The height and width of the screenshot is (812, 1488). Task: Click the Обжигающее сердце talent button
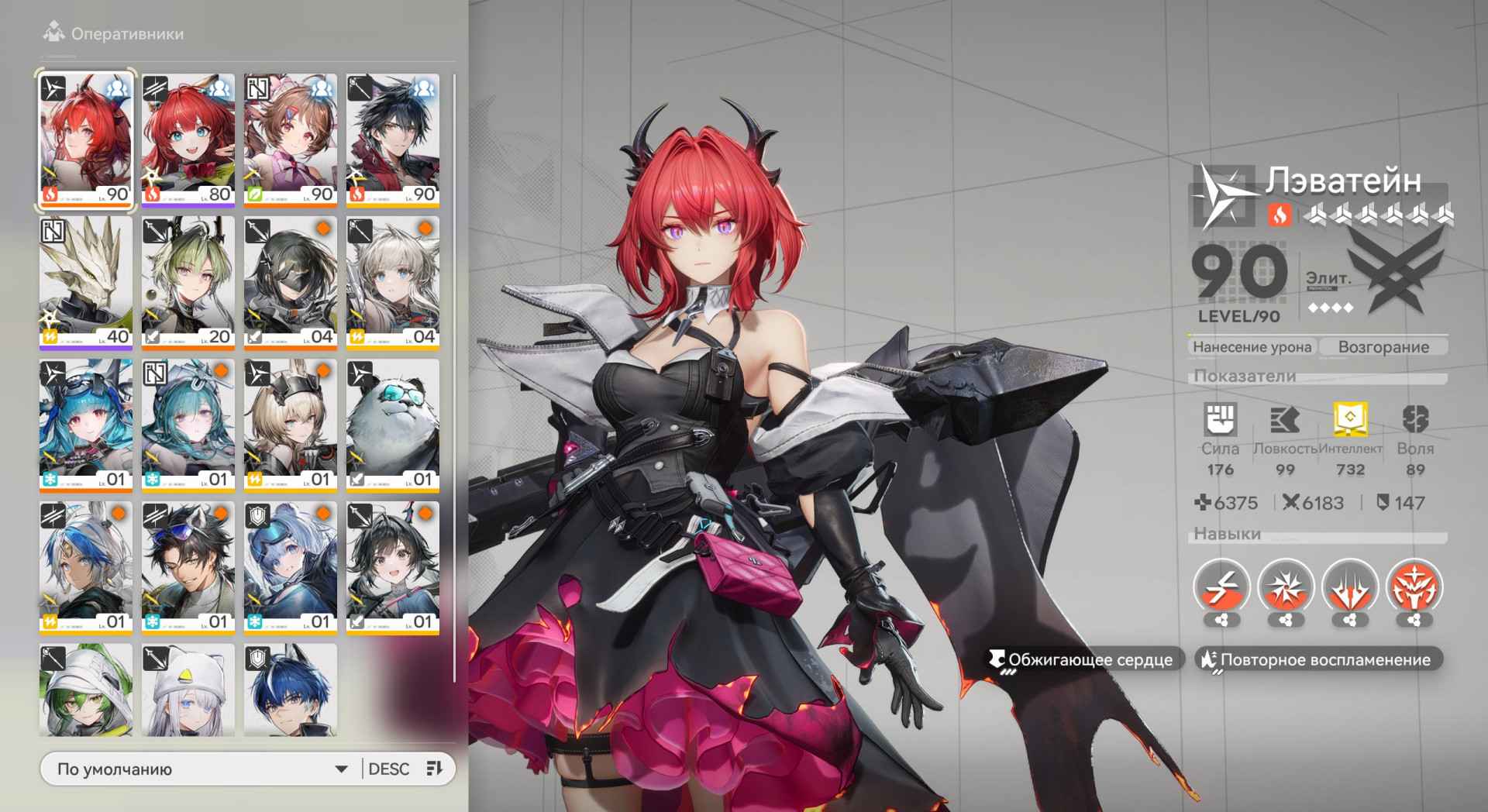pyautogui.click(x=1081, y=660)
